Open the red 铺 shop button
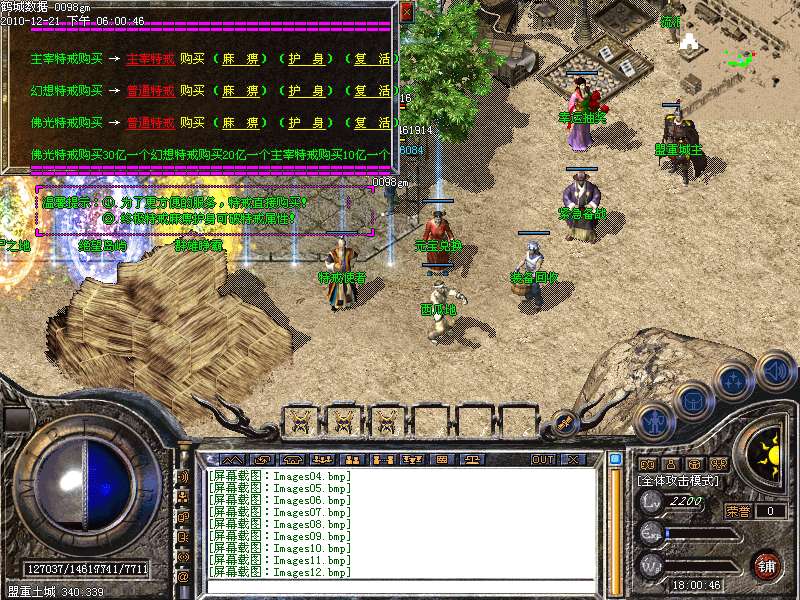This screenshot has height=600, width=800. coord(767,564)
